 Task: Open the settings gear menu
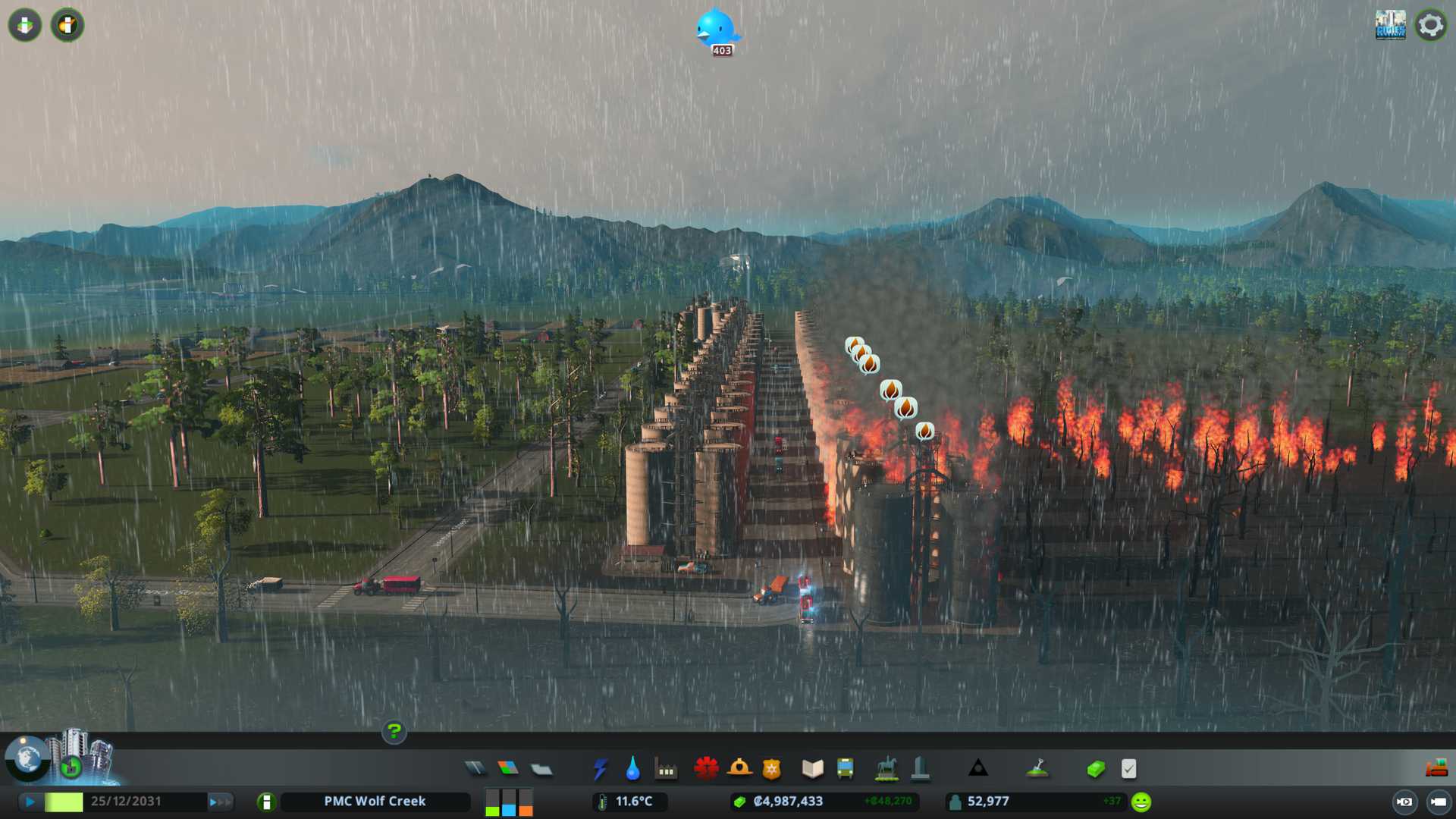click(1431, 25)
